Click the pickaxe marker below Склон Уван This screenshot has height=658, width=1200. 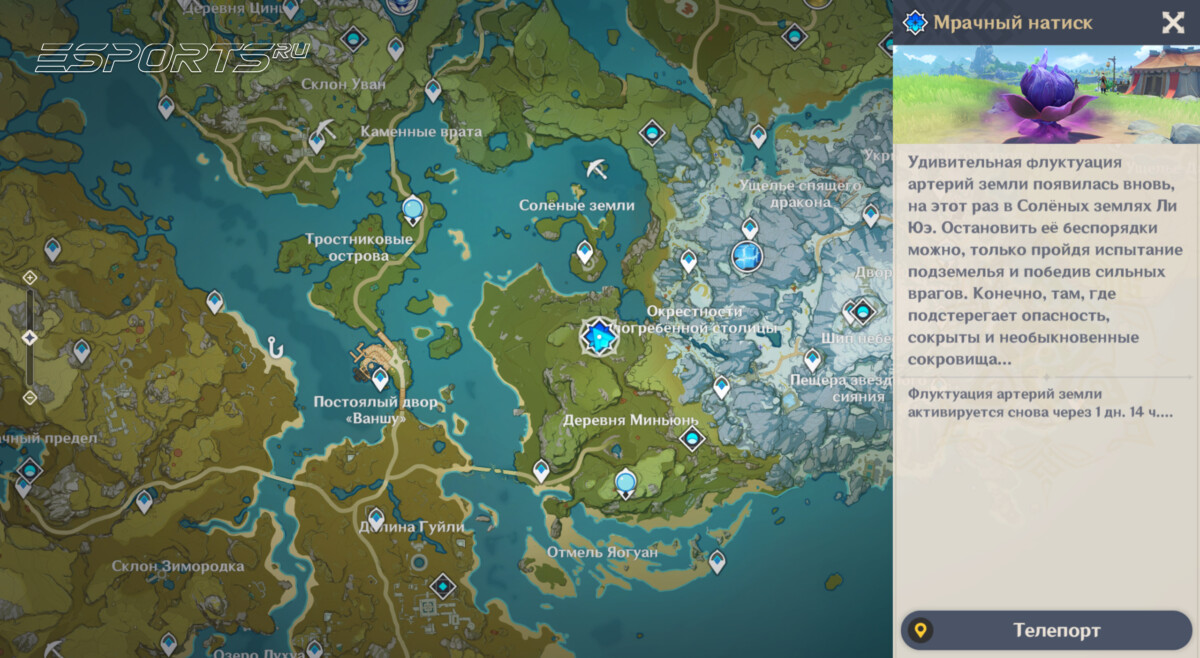tap(328, 128)
